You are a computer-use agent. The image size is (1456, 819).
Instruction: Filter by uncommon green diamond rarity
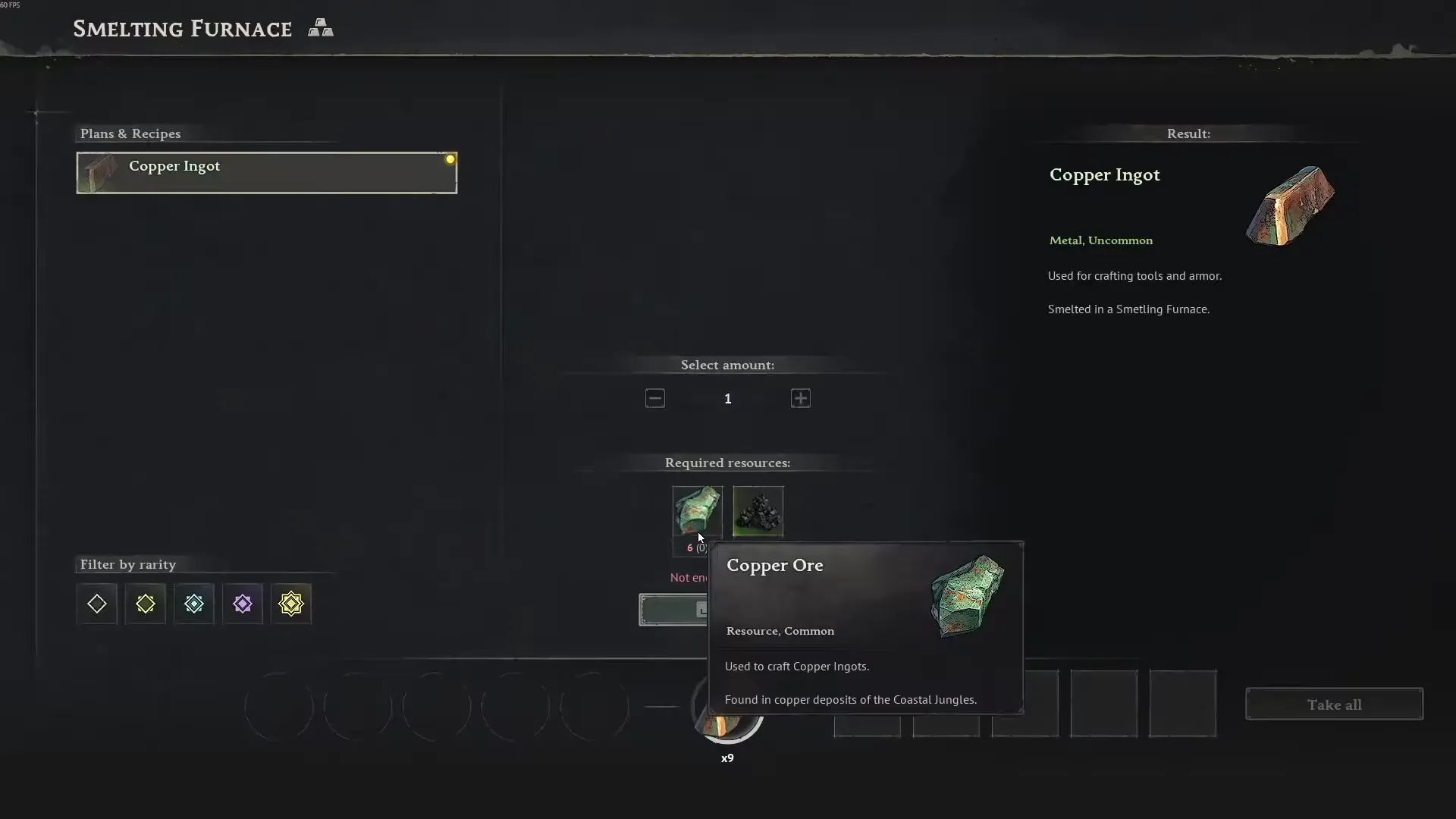coord(146,604)
